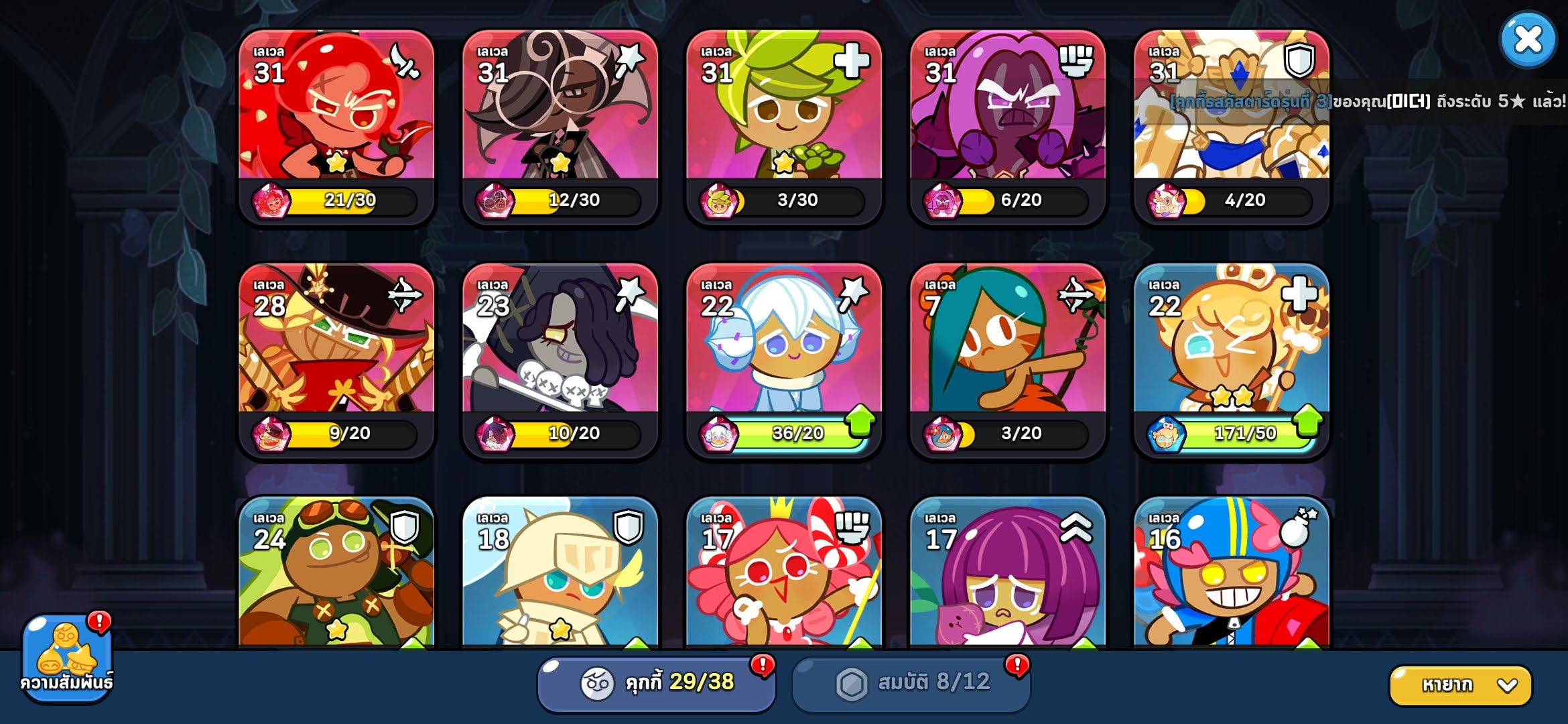The height and width of the screenshot is (724, 1568).
Task: Select the blue-helmet grinning cookie at level 16
Action: pyautogui.click(x=1231, y=577)
